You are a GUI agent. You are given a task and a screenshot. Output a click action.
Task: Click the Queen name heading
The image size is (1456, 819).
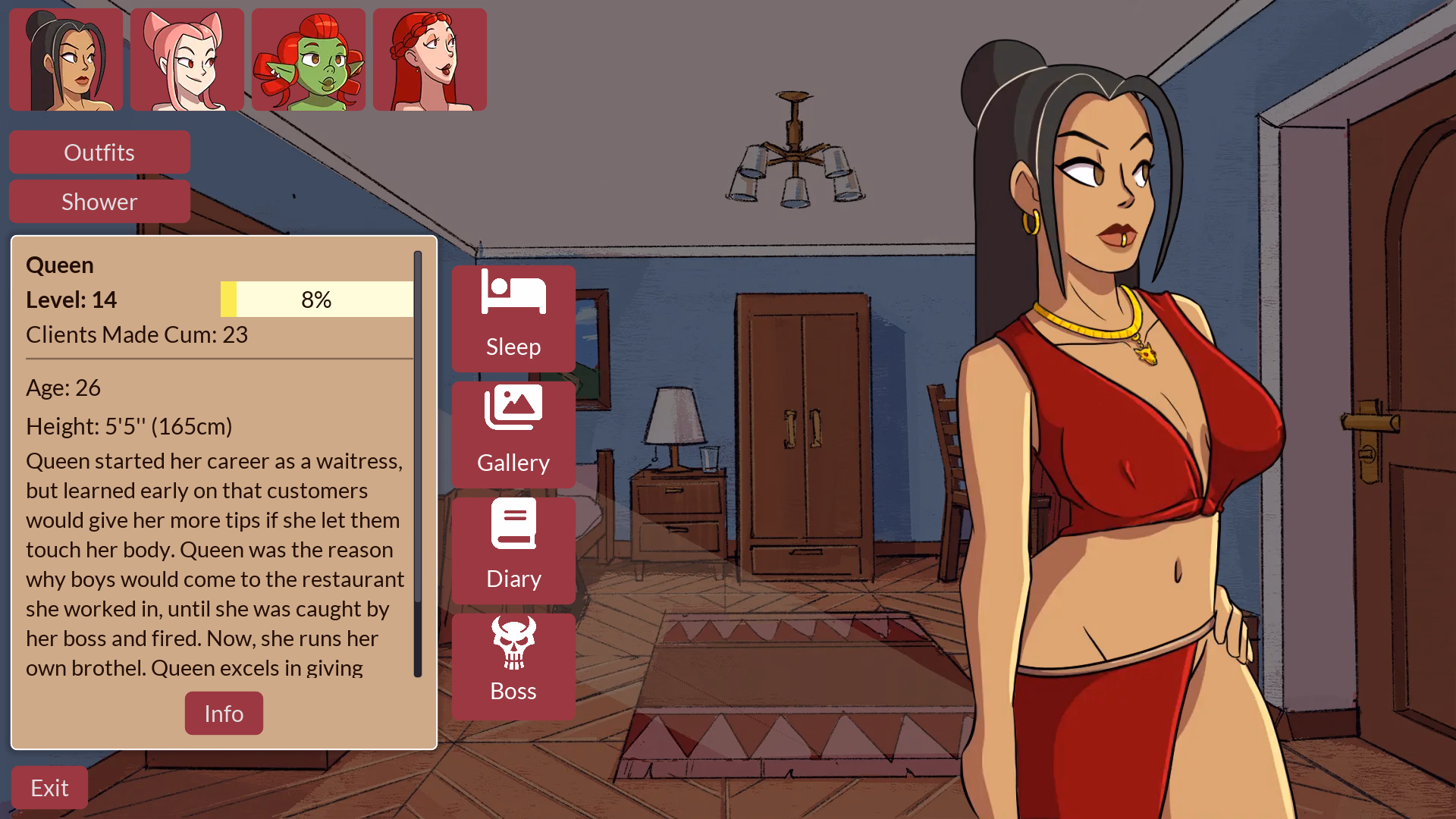[60, 265]
